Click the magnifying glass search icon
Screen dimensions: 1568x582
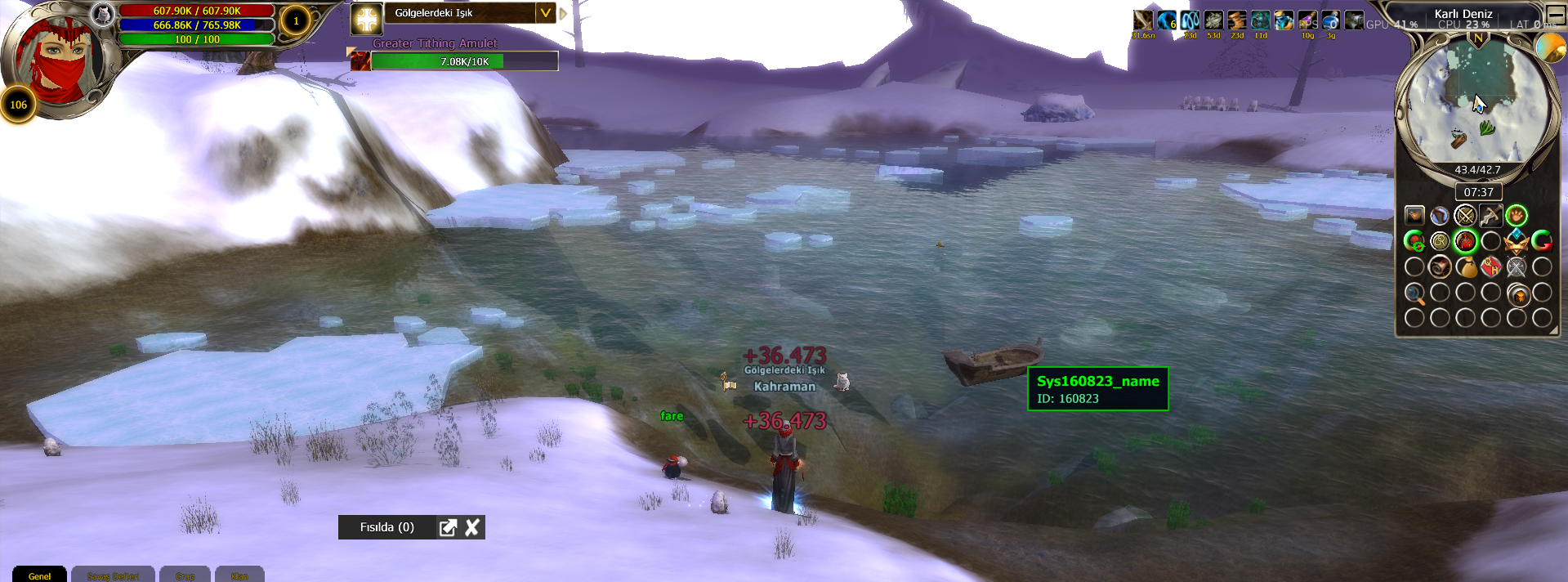[x=1414, y=293]
